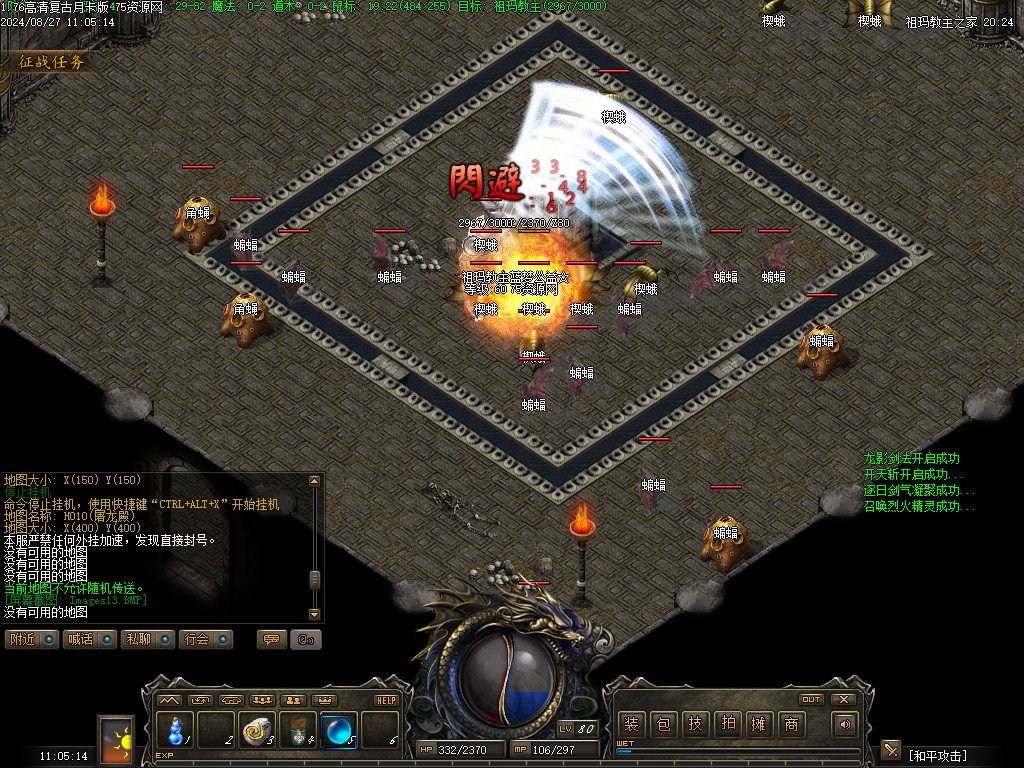Activate the blue orb in slot 5
Image resolution: width=1024 pixels, height=768 pixels.
click(x=339, y=729)
